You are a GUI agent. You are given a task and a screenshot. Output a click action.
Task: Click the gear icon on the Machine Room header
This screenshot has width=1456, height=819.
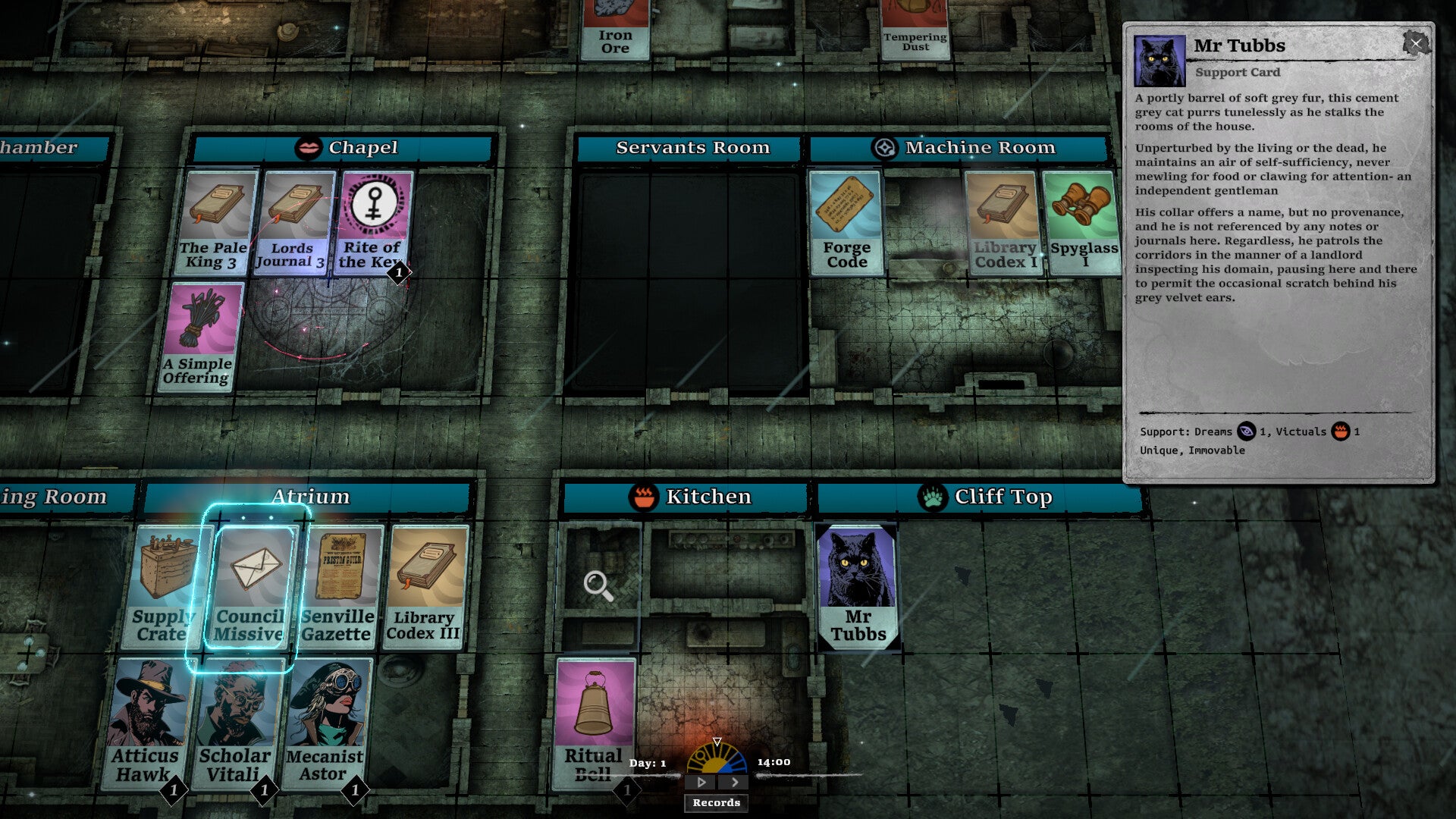(884, 148)
